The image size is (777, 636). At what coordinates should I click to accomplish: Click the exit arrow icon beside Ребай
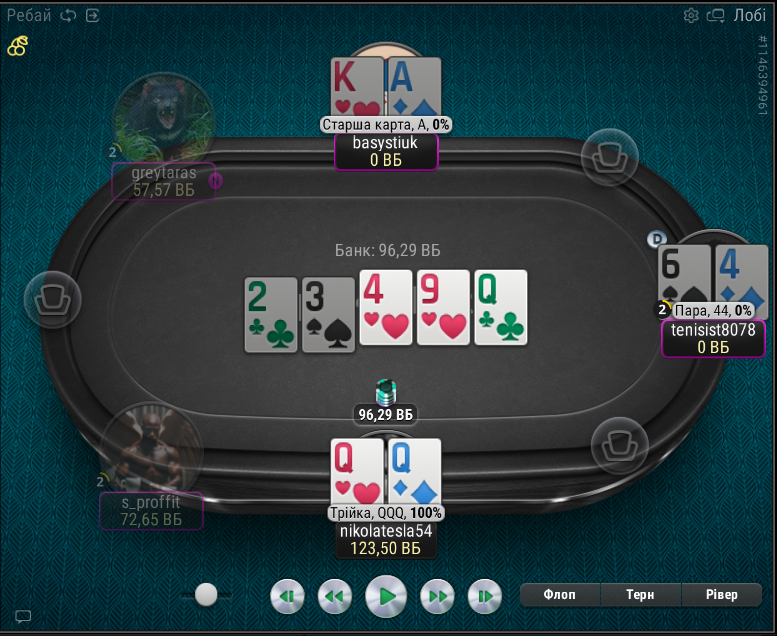93,15
